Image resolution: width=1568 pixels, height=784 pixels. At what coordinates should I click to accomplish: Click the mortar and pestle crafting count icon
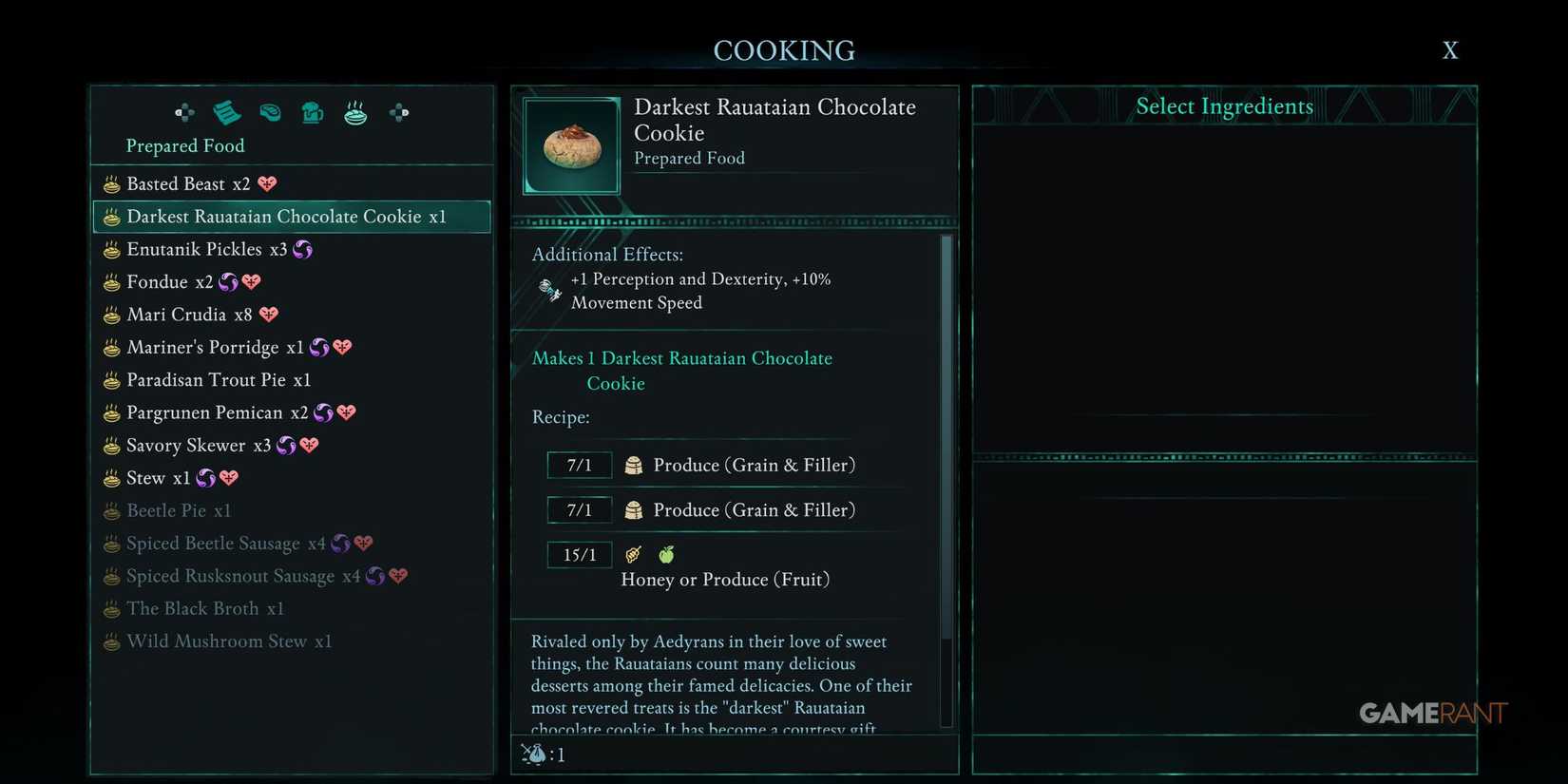tap(532, 754)
